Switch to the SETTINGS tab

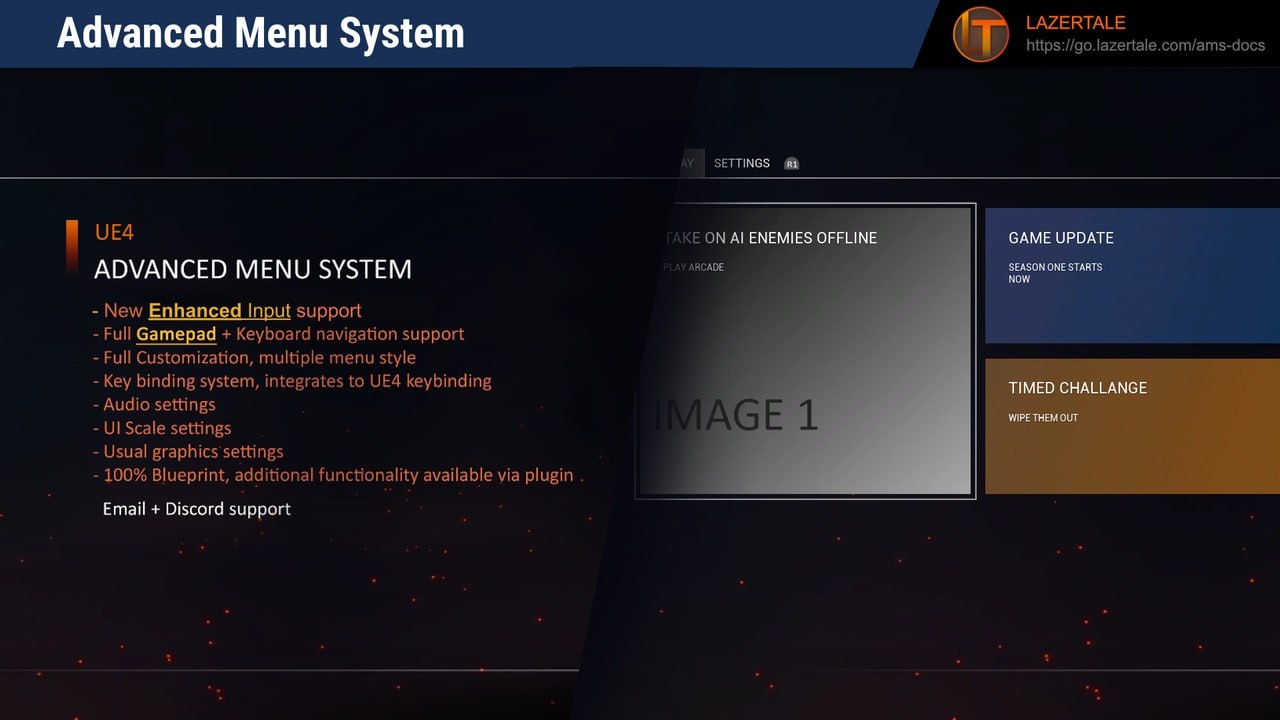pyautogui.click(x=741, y=163)
